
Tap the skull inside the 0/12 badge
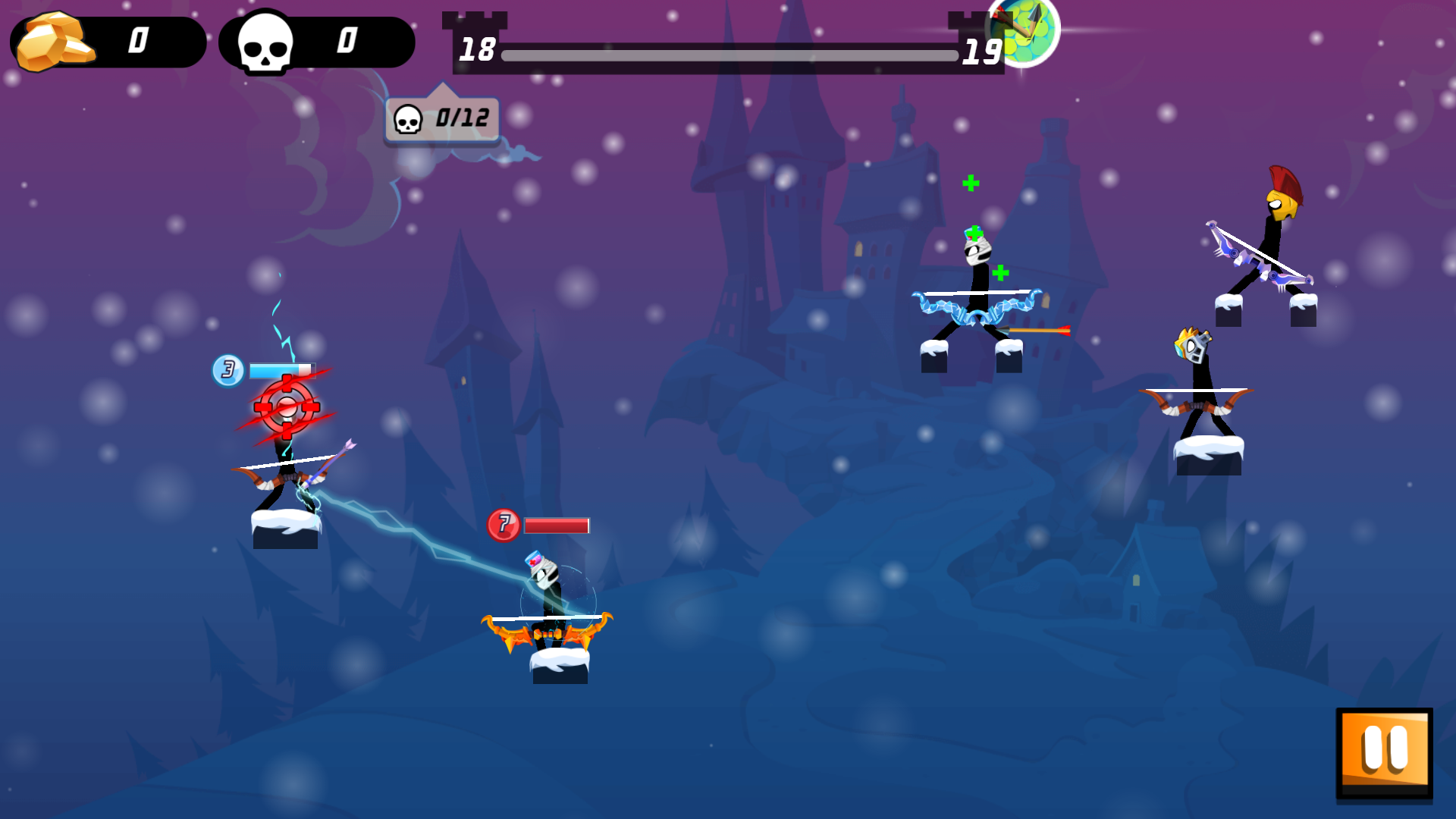[409, 120]
